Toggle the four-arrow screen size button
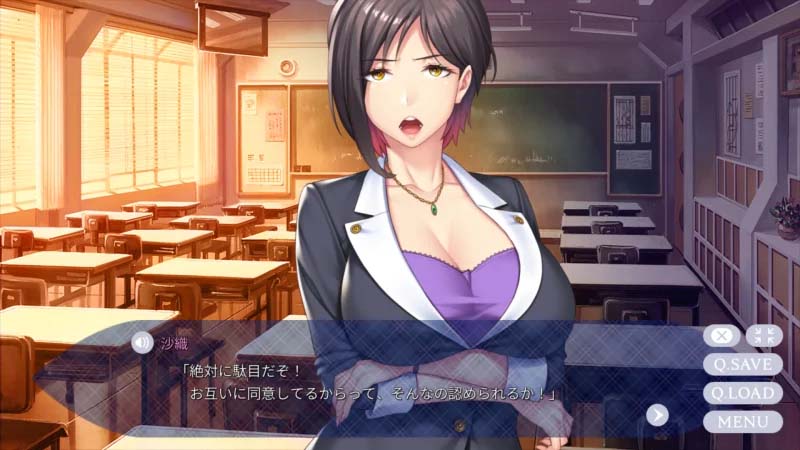The width and height of the screenshot is (800, 450). point(763,336)
